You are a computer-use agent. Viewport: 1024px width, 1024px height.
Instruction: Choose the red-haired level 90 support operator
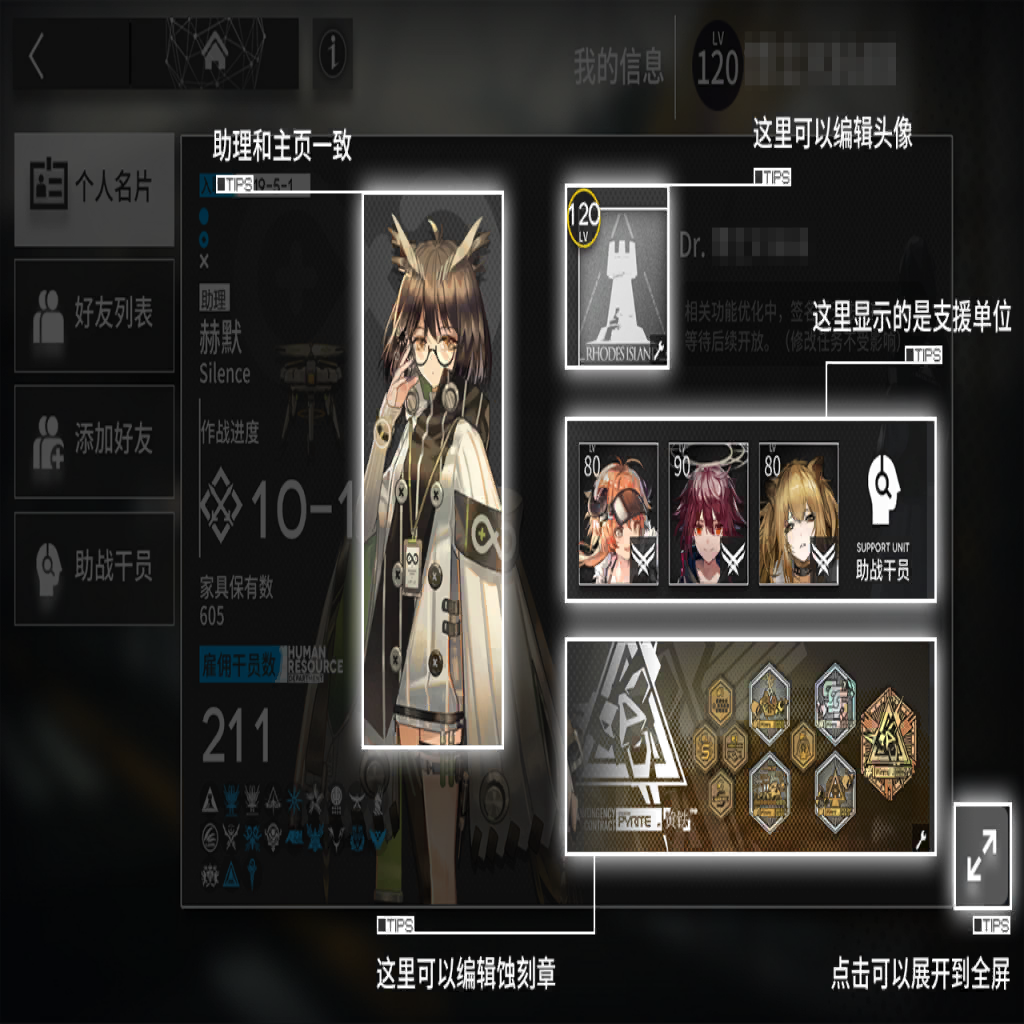tap(708, 513)
